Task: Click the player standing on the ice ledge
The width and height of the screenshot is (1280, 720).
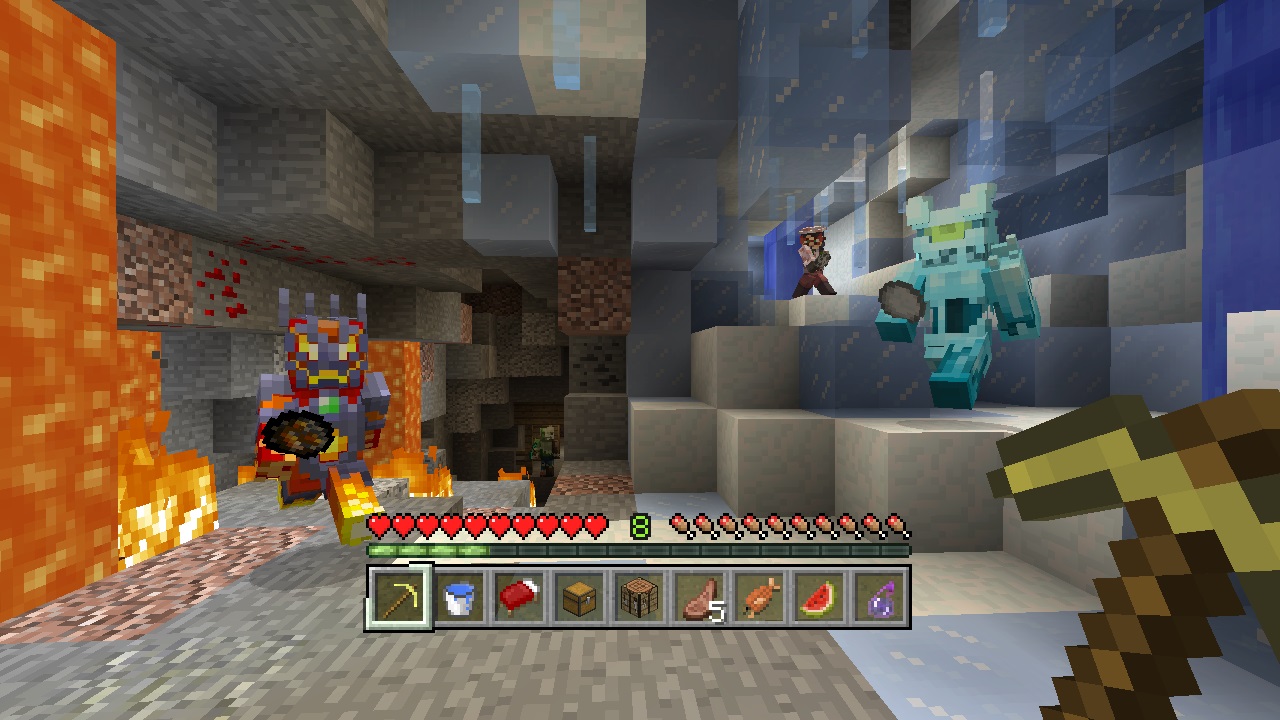Action: 813,260
